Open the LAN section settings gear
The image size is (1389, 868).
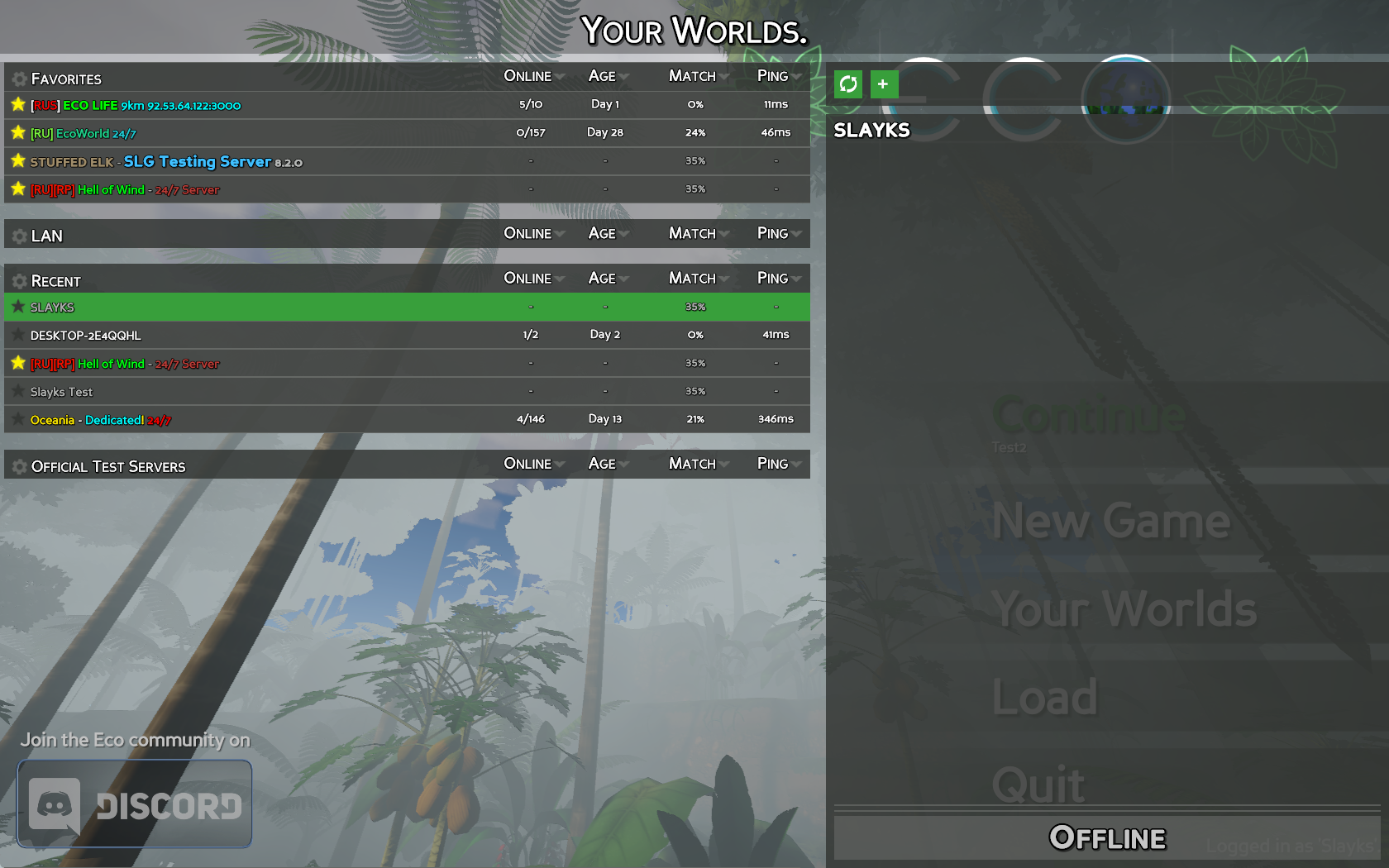pyautogui.click(x=18, y=235)
